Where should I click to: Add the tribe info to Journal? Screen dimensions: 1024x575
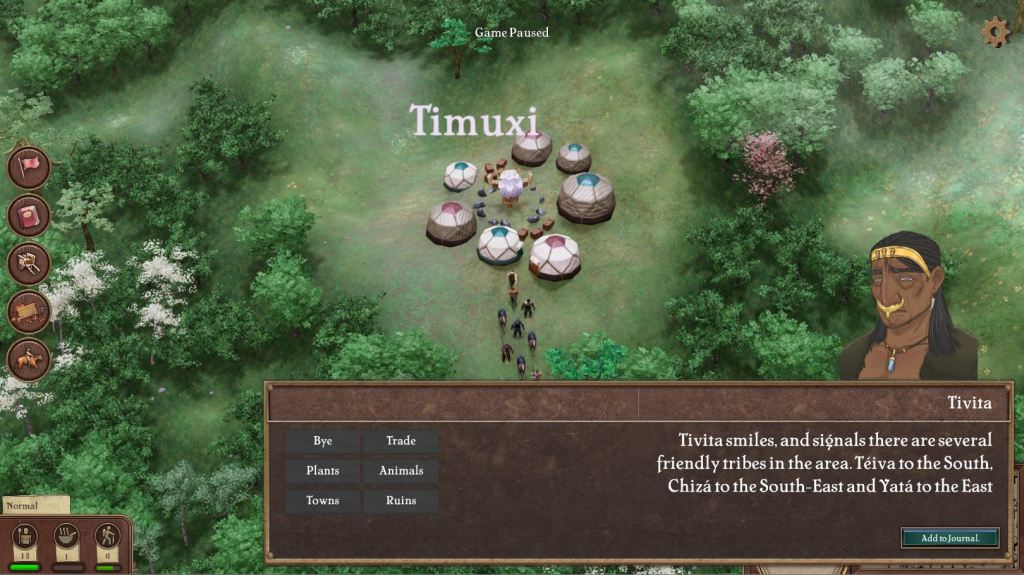tap(949, 538)
